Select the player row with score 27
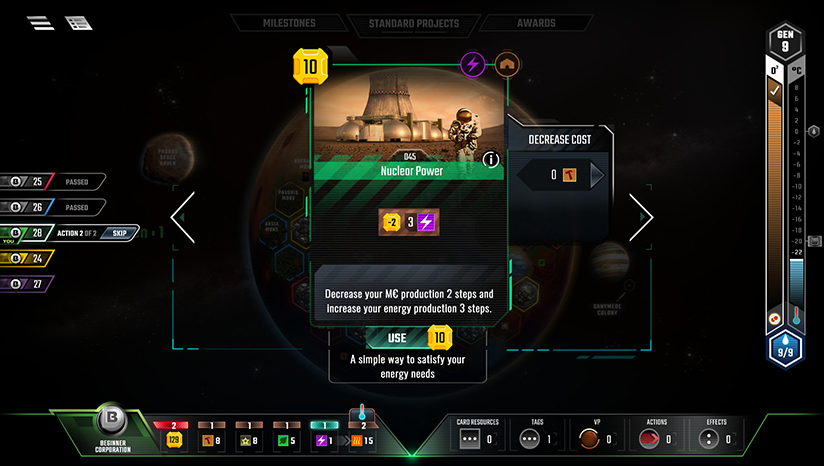The height and width of the screenshot is (466, 824). 28,284
